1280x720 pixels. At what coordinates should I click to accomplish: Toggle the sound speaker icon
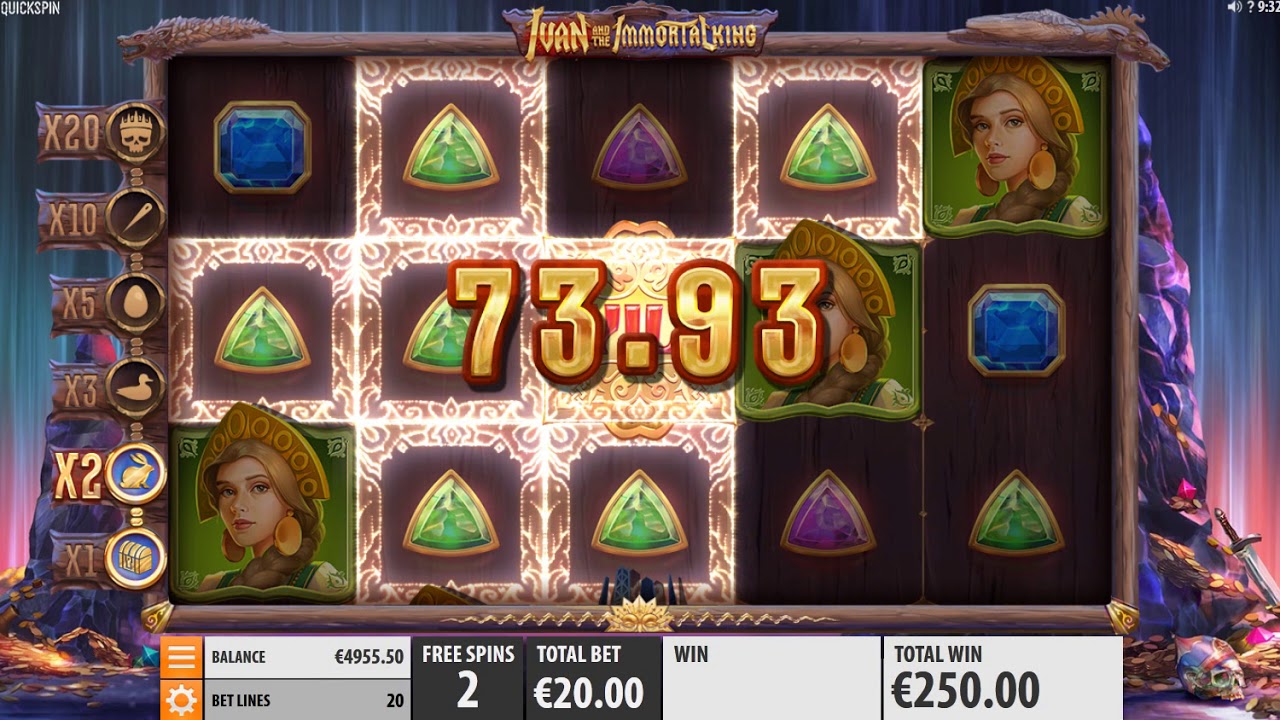pyautogui.click(x=1234, y=7)
